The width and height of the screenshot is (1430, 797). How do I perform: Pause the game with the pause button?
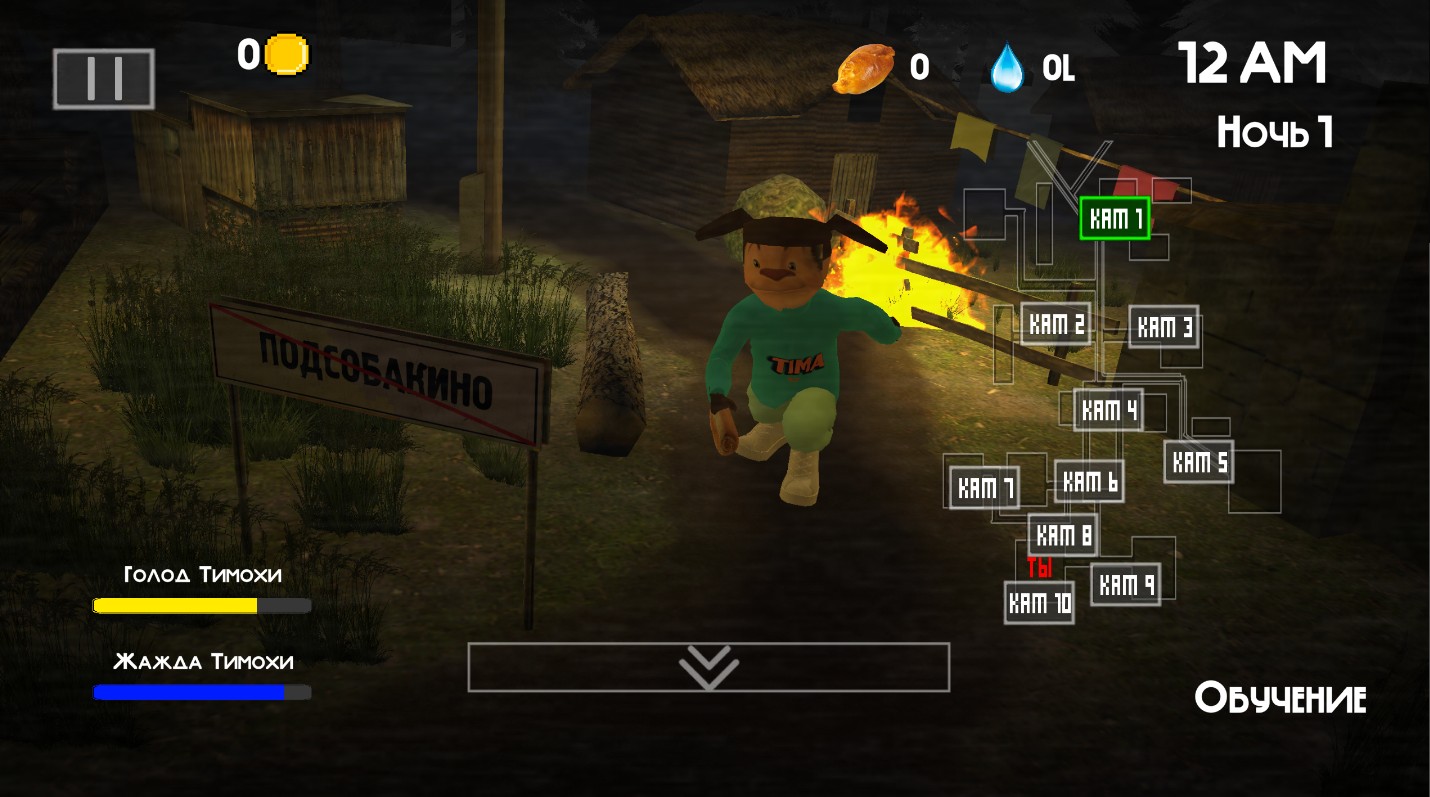click(x=104, y=79)
